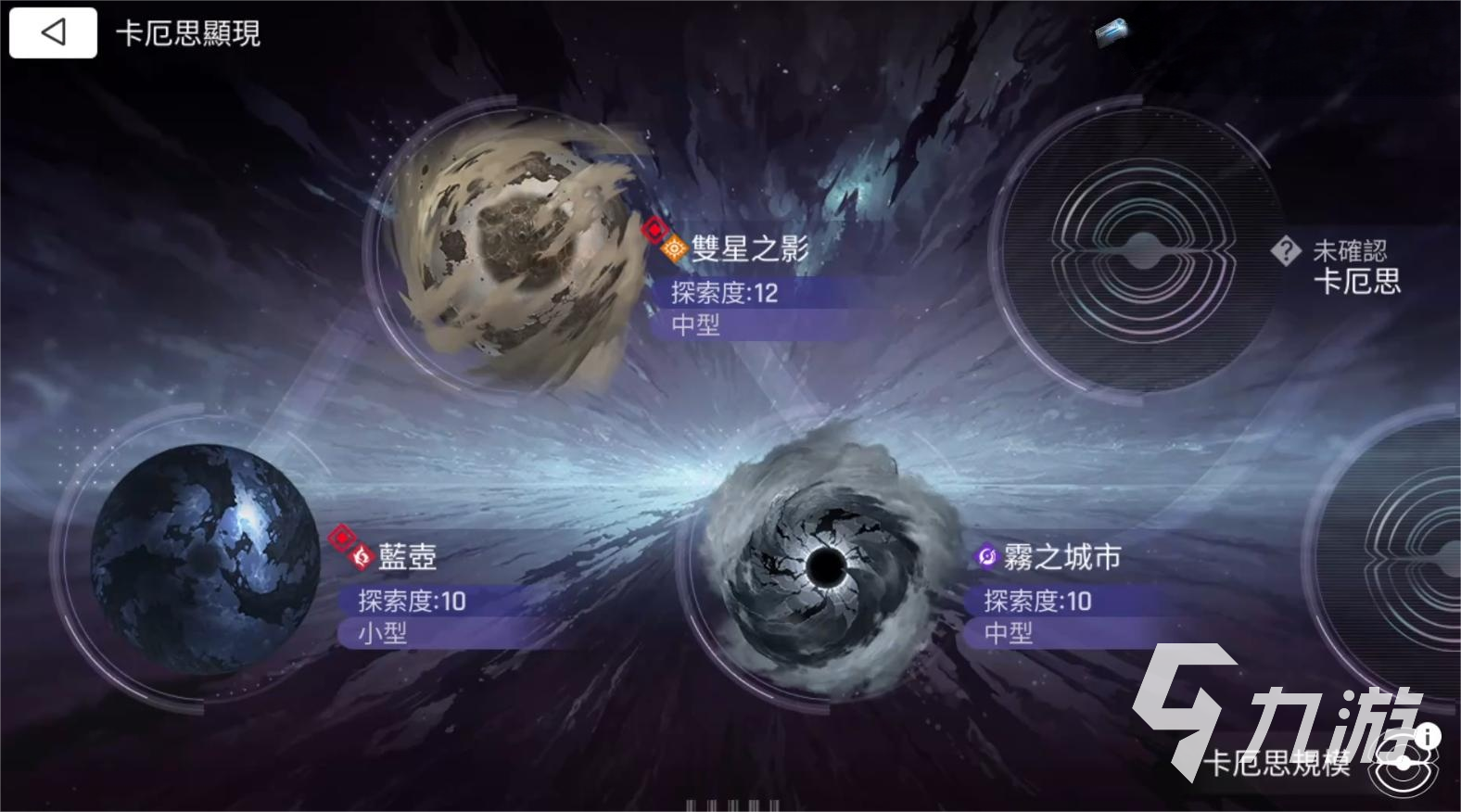
Task: Tap the ticket item icon near top right
Action: pyautogui.click(x=1112, y=32)
